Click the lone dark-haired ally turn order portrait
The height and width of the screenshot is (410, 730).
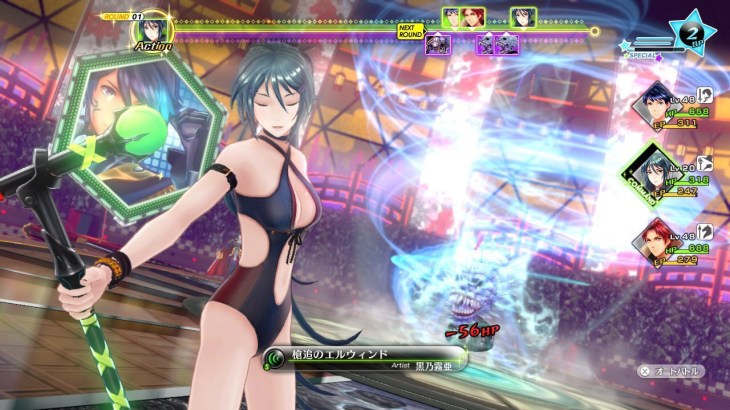coord(522,17)
